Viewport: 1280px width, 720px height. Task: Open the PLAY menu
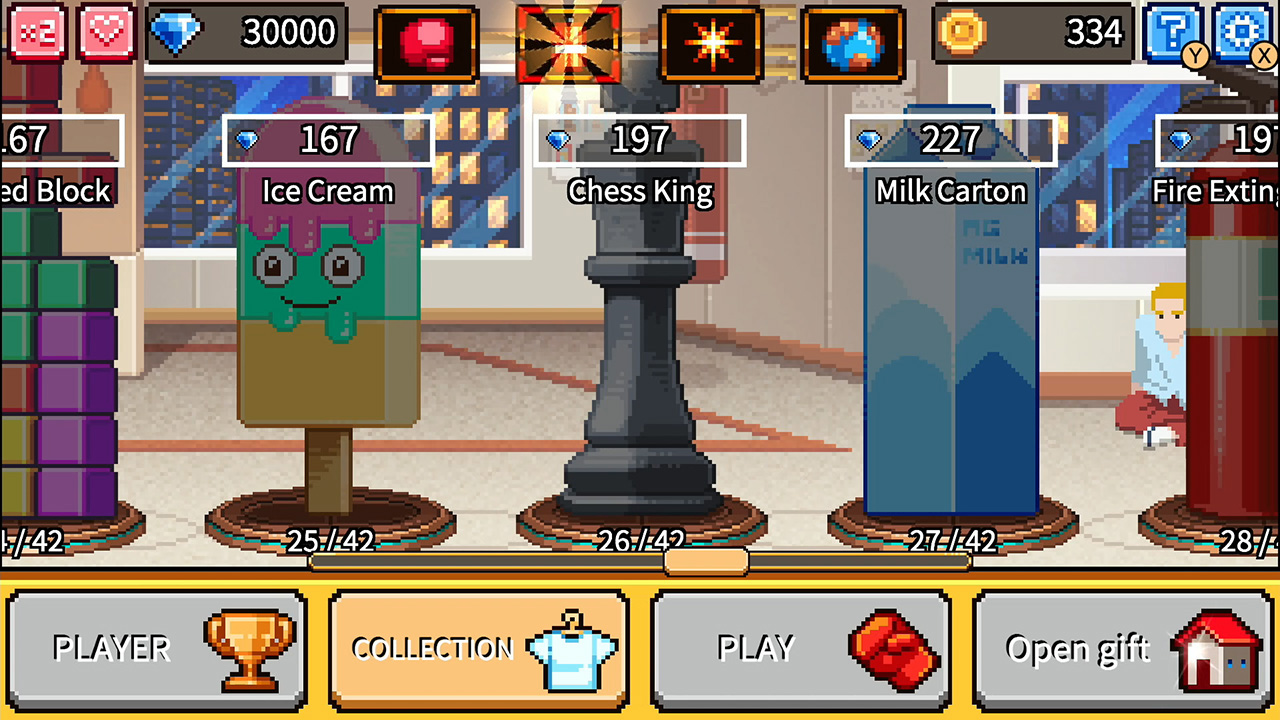click(800, 648)
